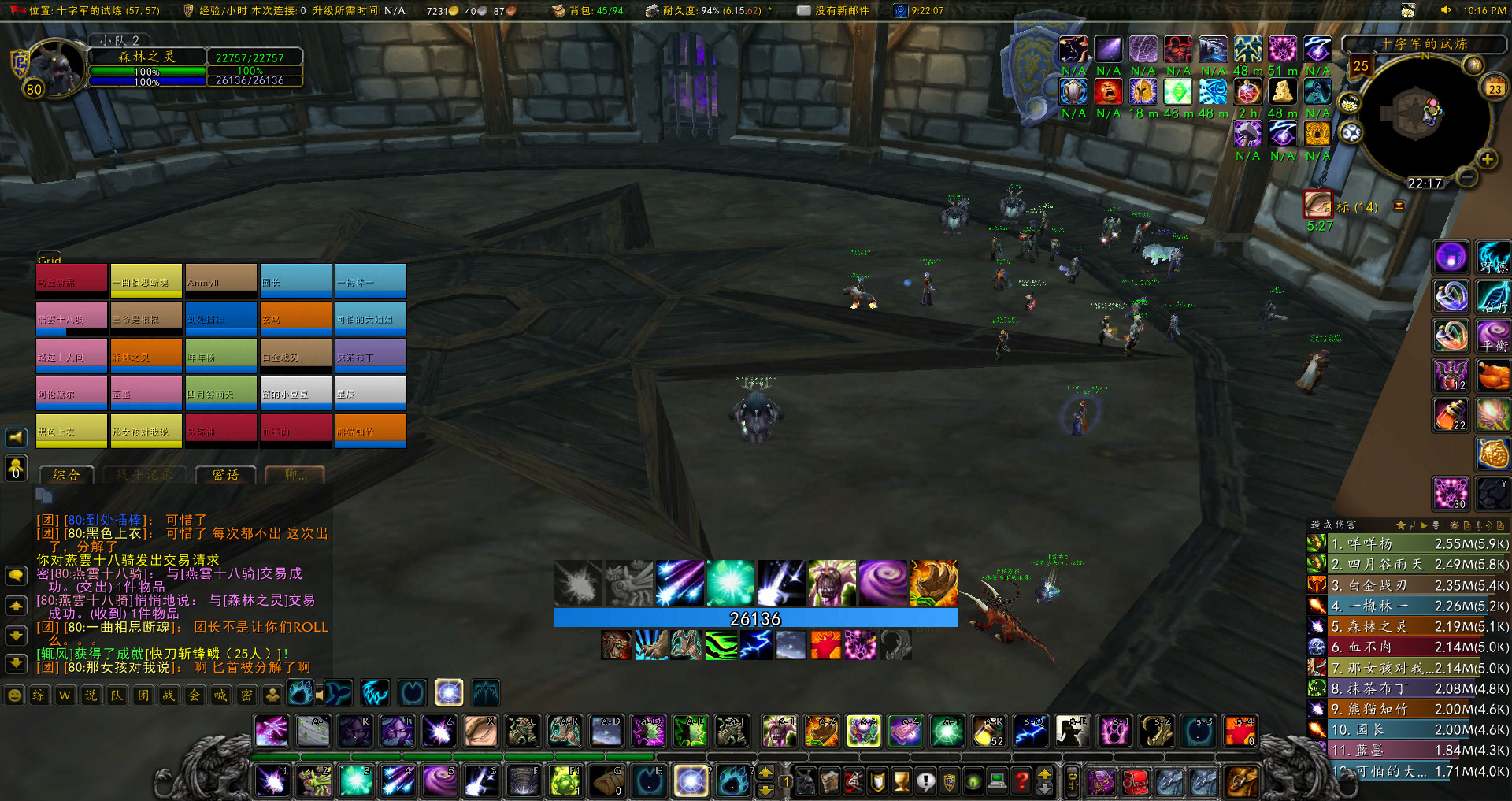Switch to the 综合 chat tab
This screenshot has height=801, width=1512.
click(65, 475)
